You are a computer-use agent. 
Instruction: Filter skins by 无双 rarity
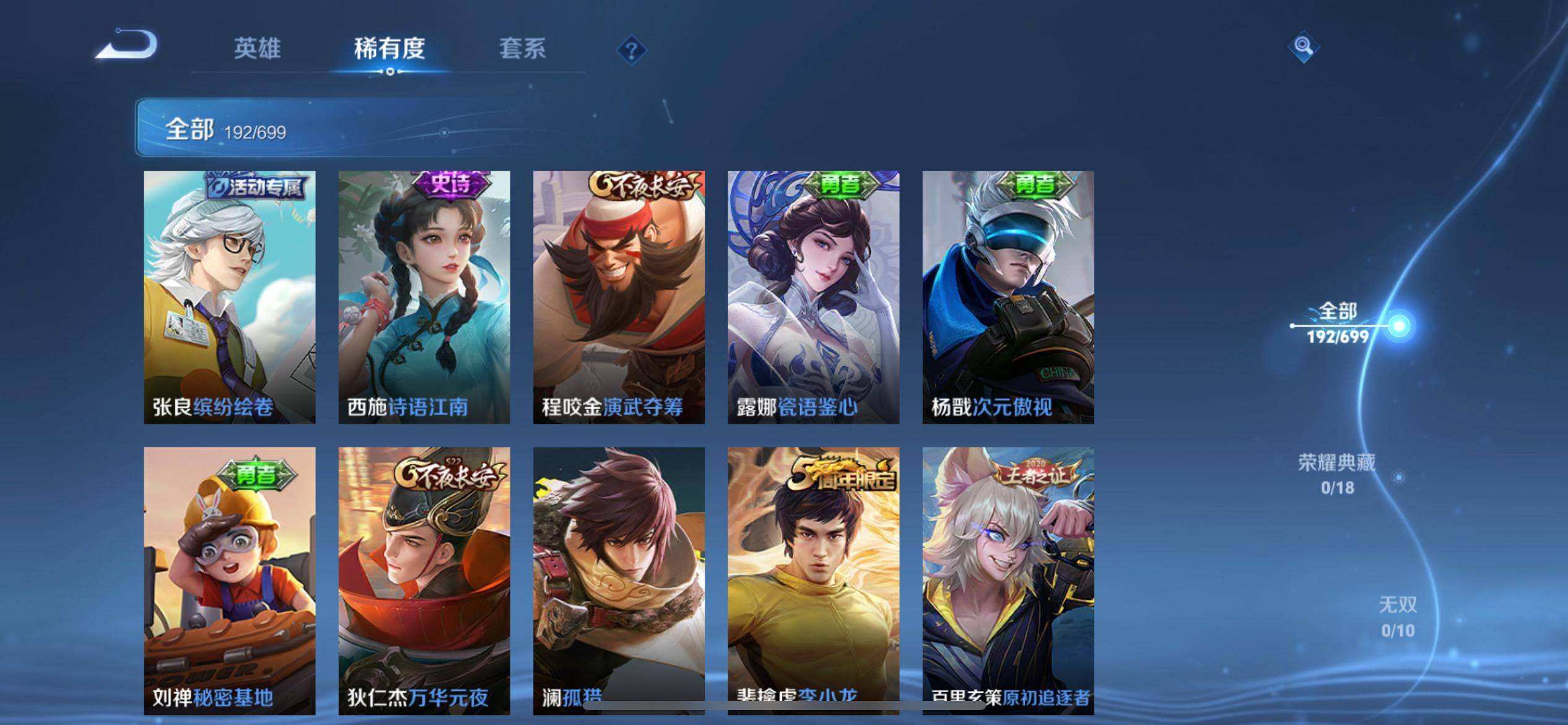tap(1398, 617)
